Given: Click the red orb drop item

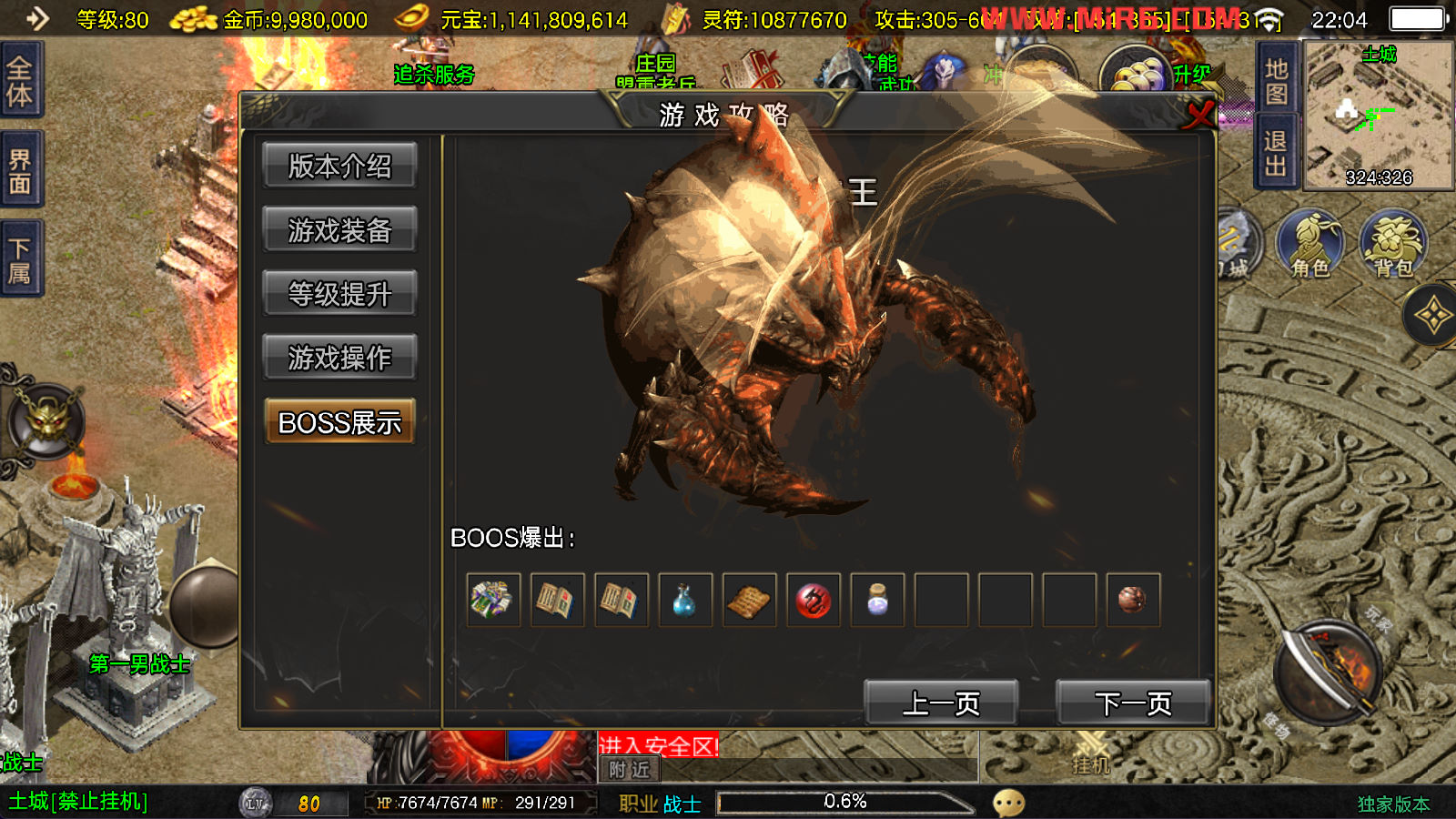Looking at the screenshot, I should tap(814, 600).
